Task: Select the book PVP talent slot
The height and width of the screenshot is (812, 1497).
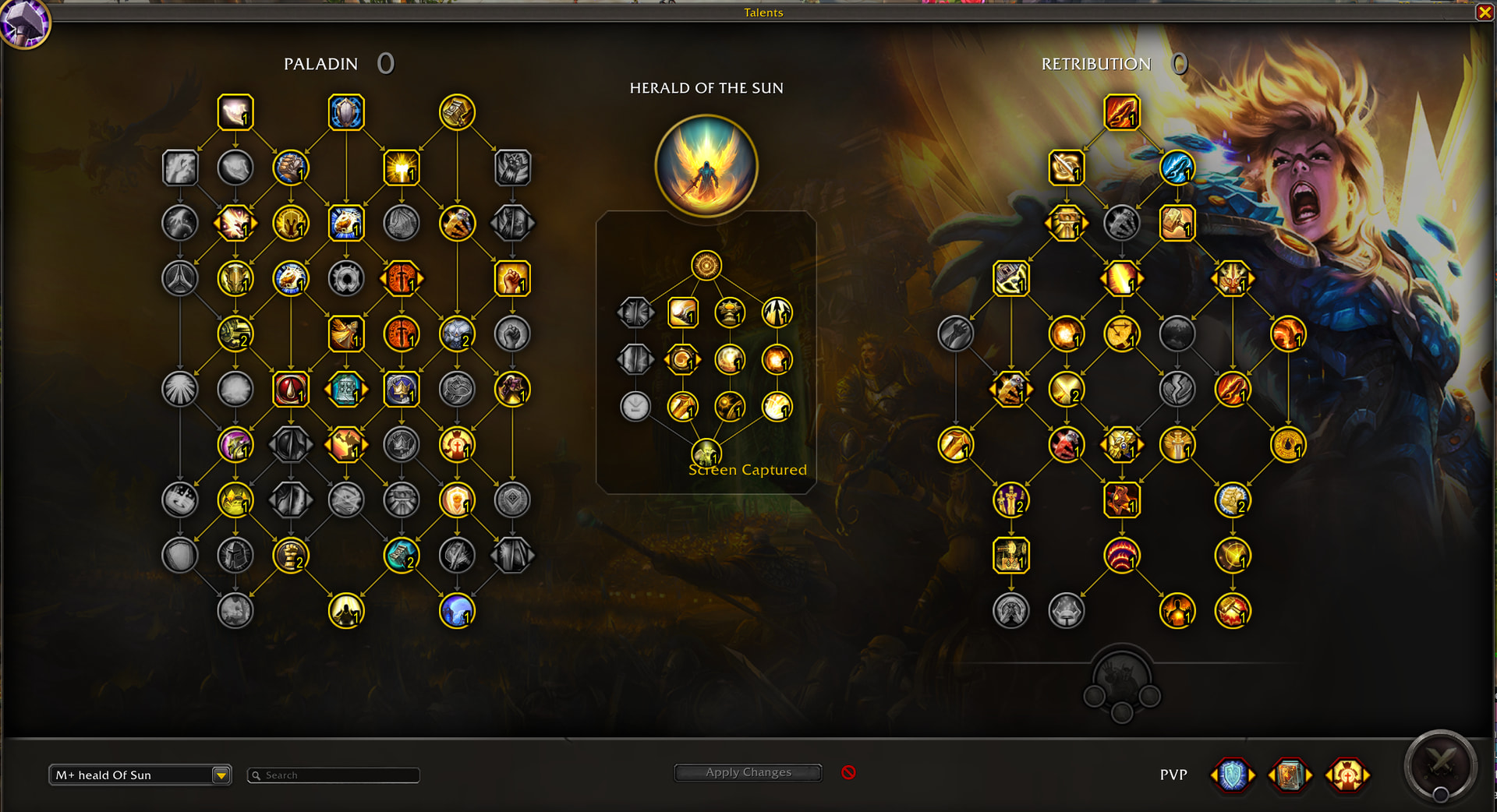Action: pos(1290,775)
